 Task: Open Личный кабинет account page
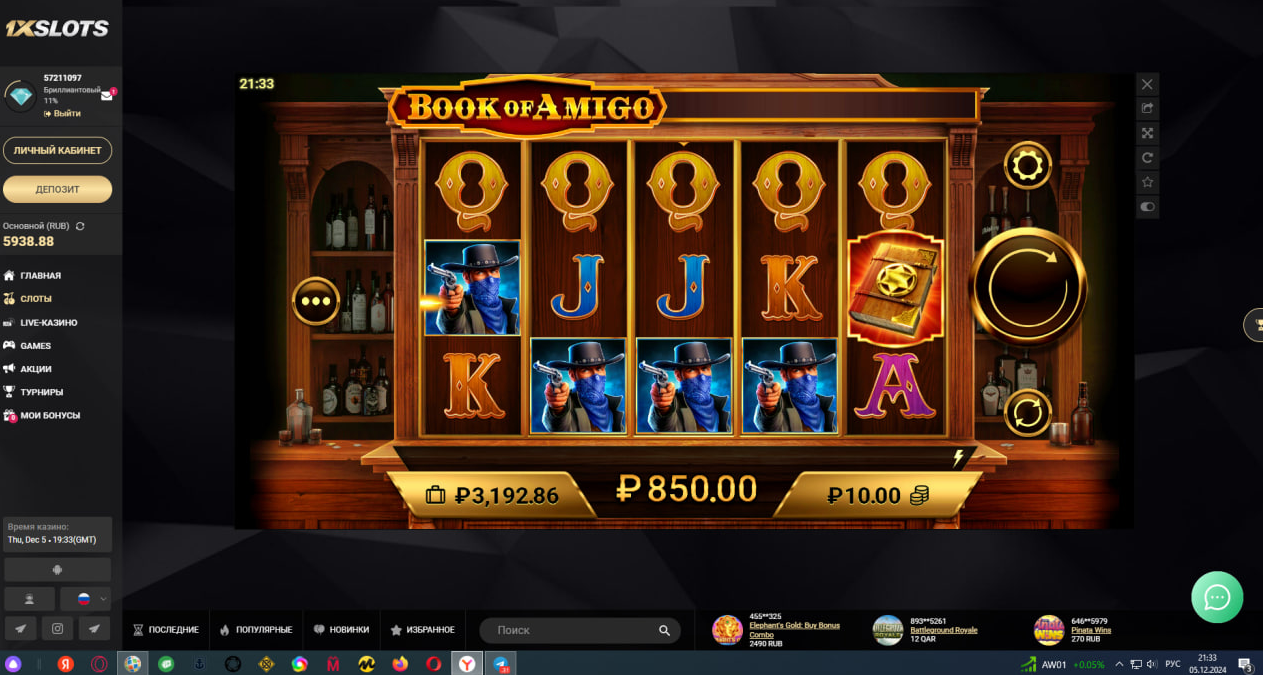click(57, 150)
